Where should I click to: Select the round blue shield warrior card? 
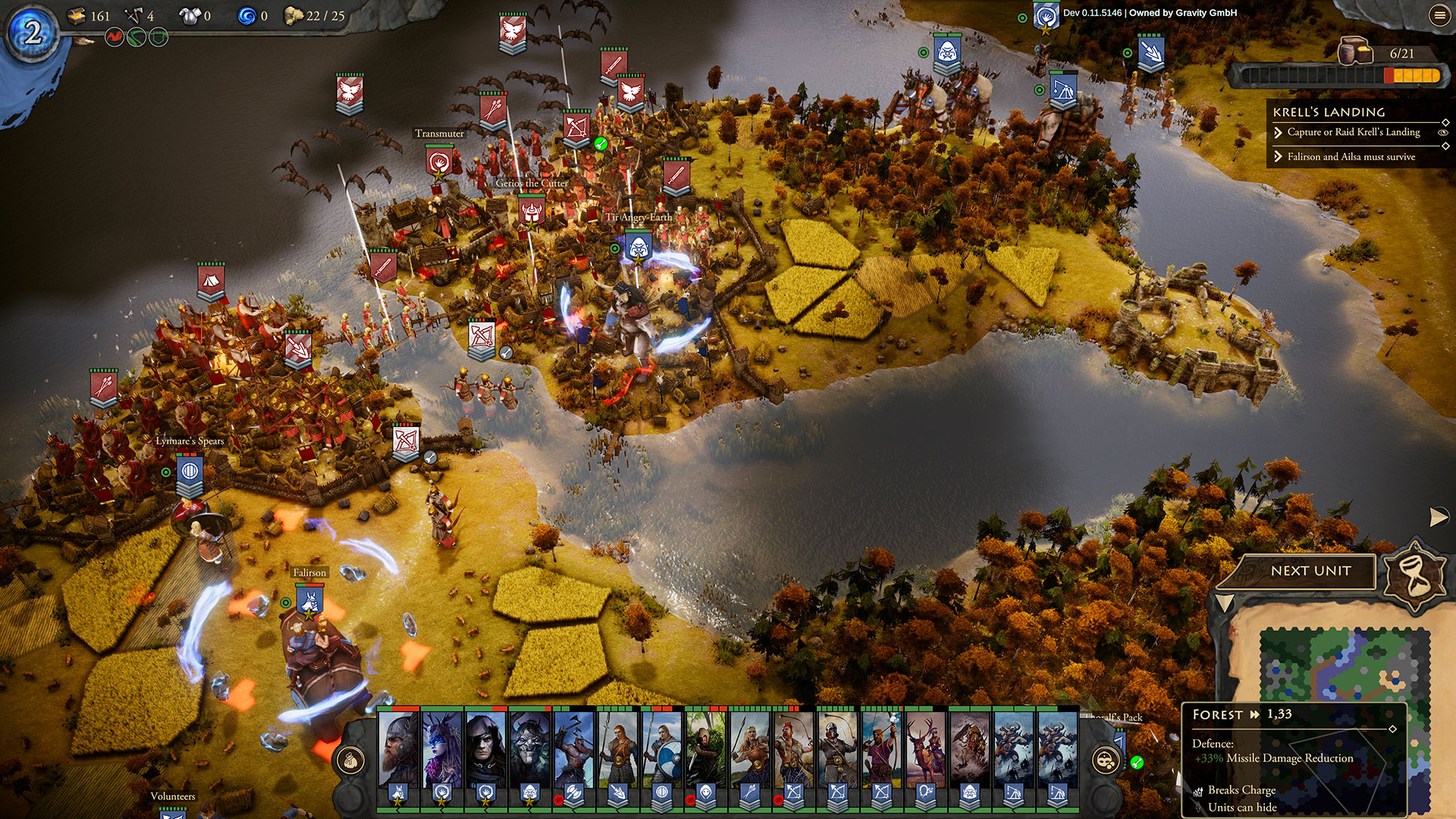pyautogui.click(x=662, y=749)
